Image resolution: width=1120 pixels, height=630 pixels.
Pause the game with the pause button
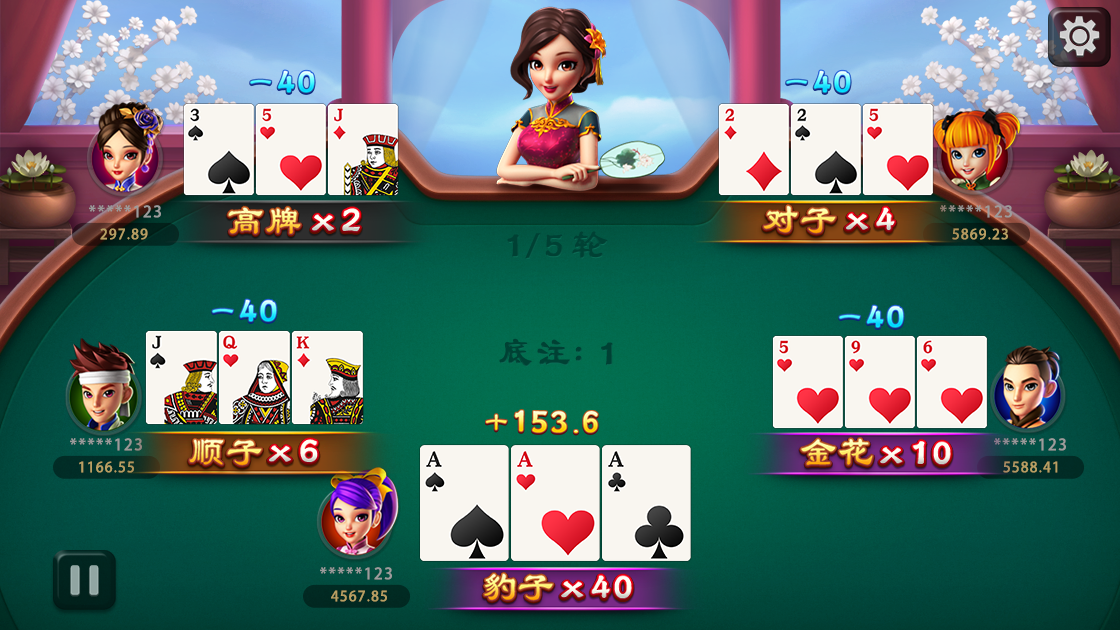click(84, 580)
